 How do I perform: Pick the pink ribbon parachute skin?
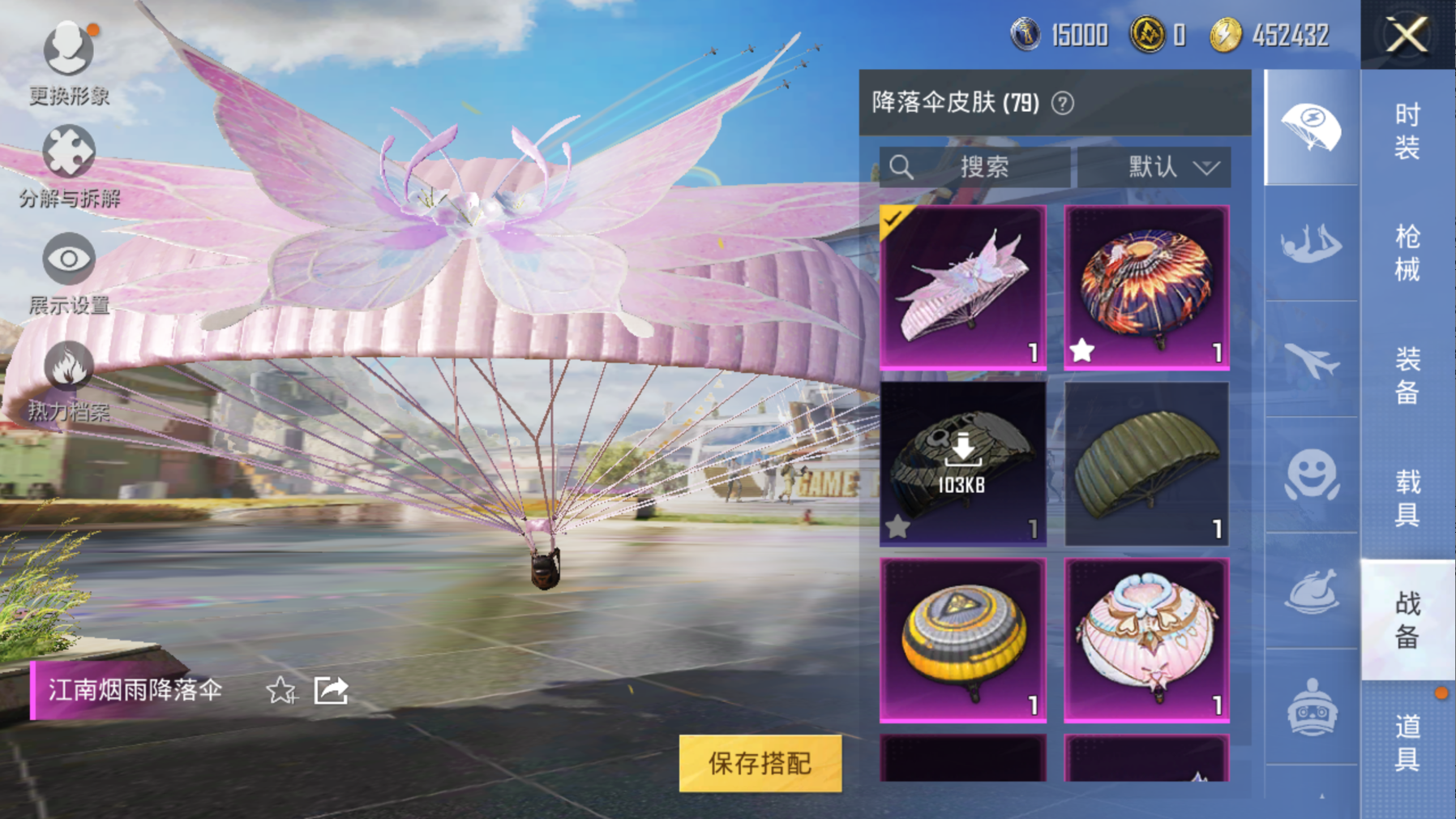(x=1146, y=639)
